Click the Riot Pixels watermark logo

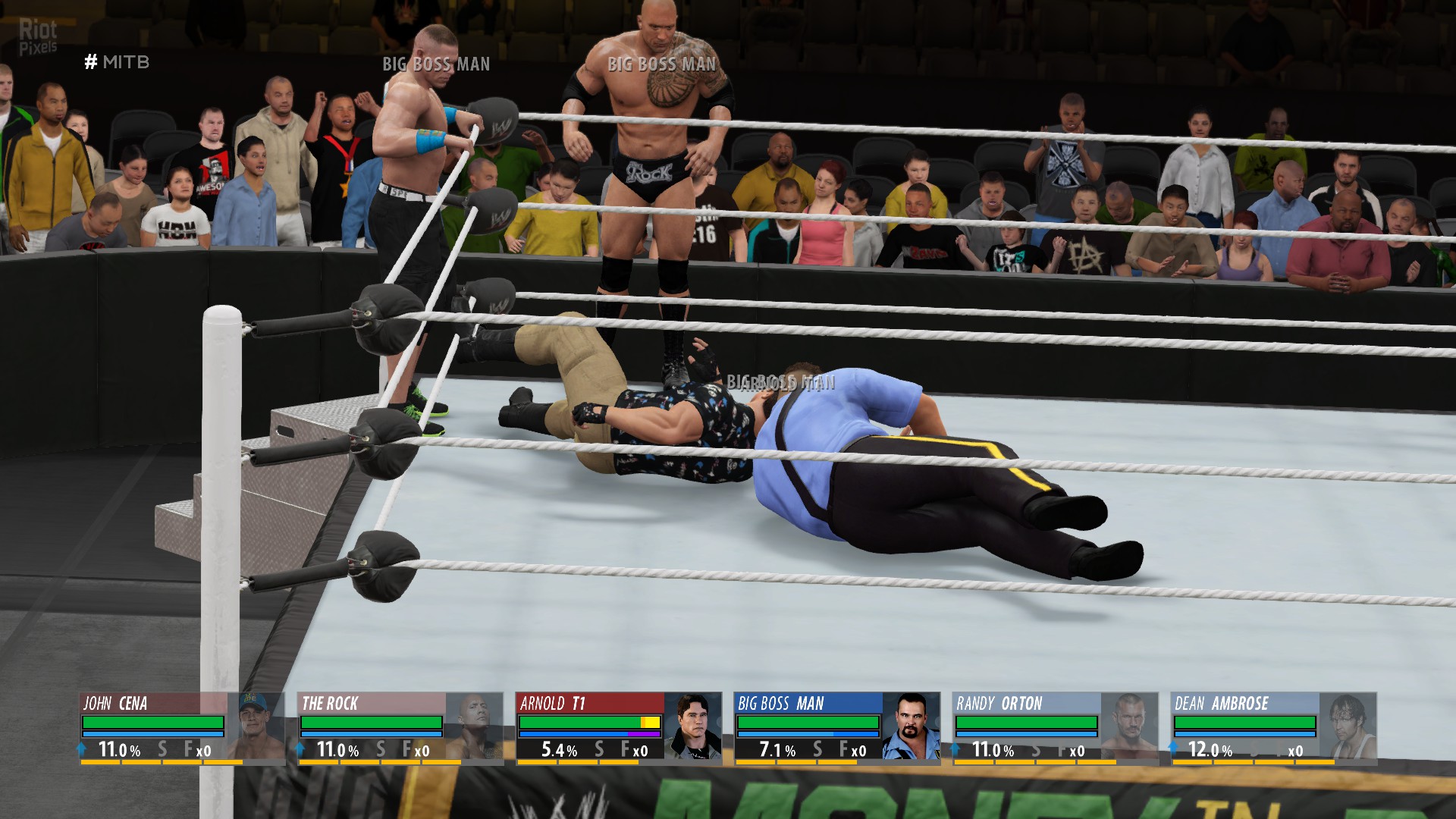(38, 37)
